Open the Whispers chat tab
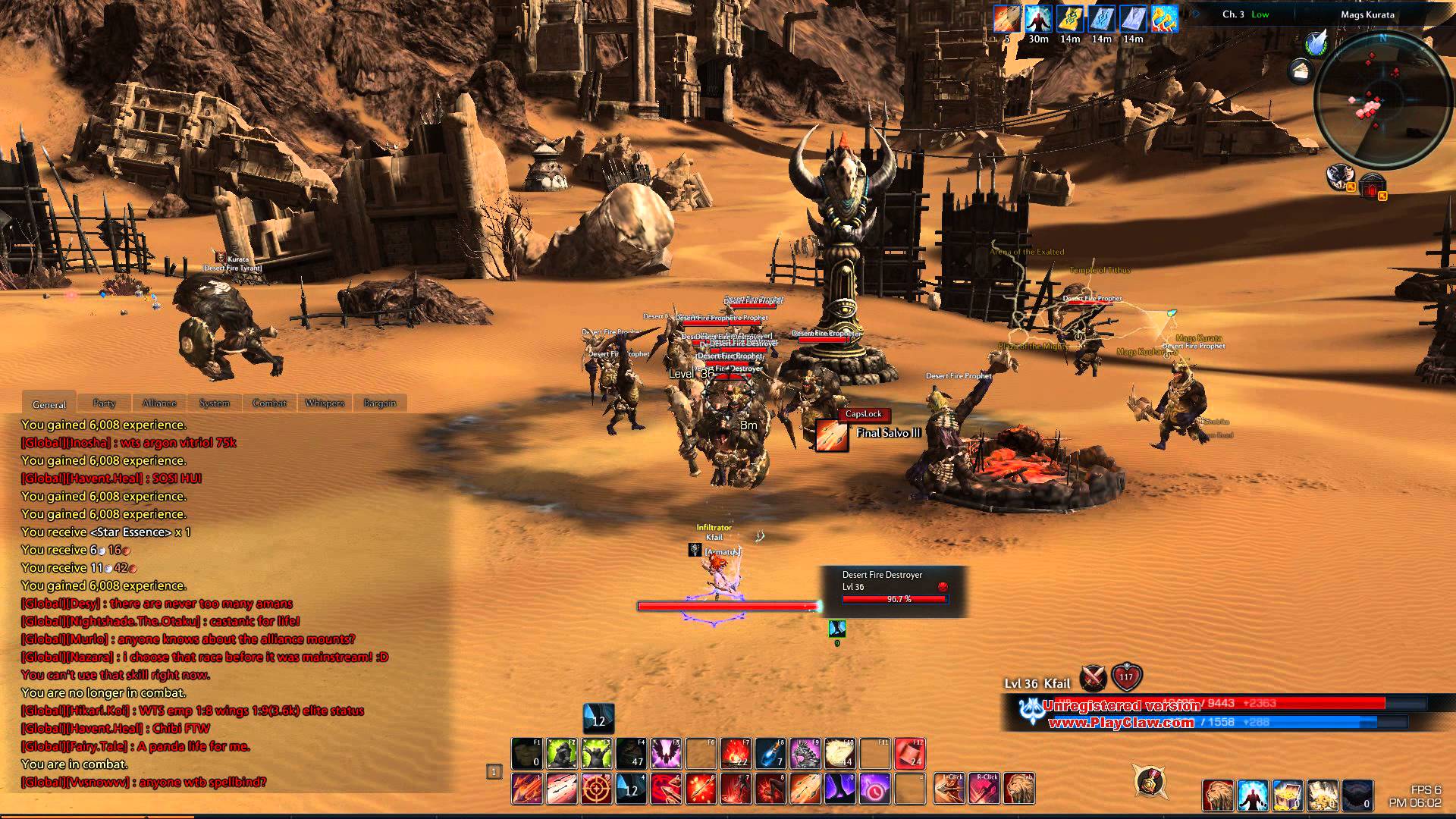 pos(325,403)
